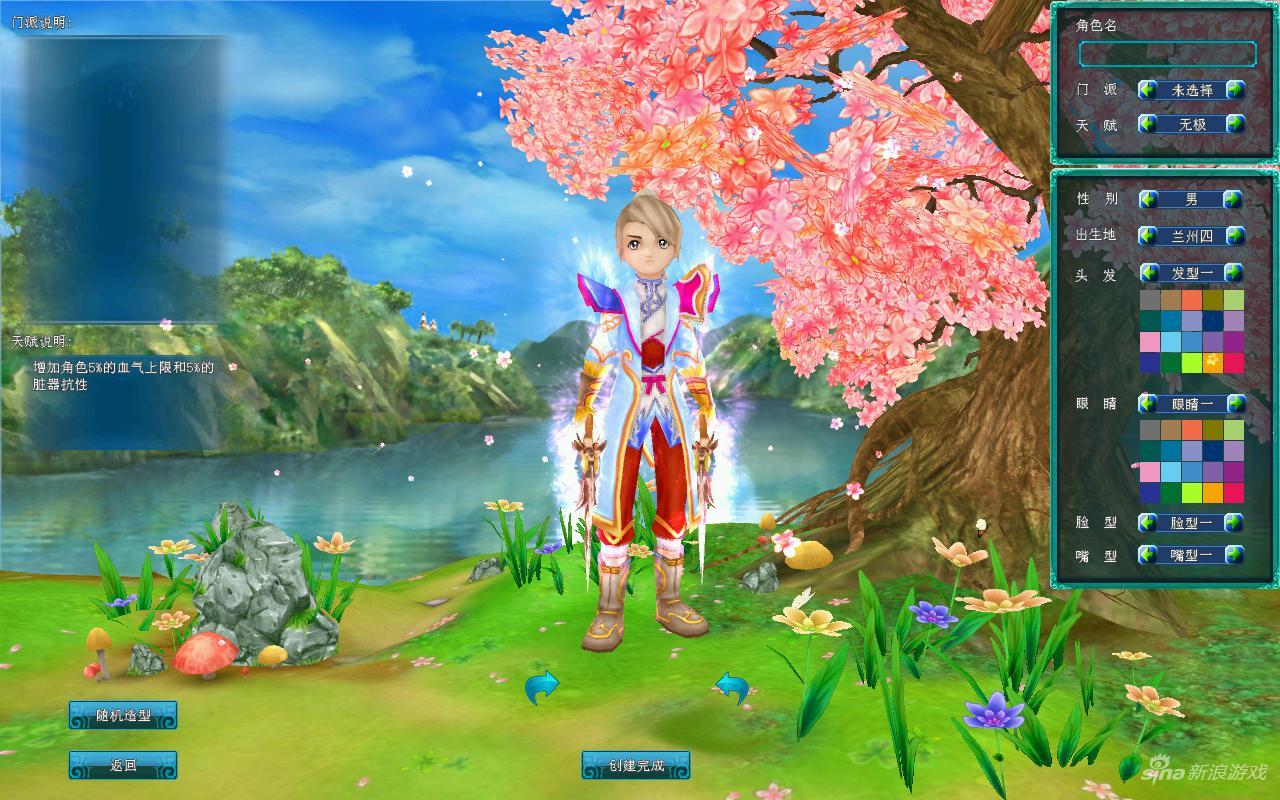The image size is (1280, 800).
Task: Go to previous 门派 with left arrow
Action: click(1148, 90)
